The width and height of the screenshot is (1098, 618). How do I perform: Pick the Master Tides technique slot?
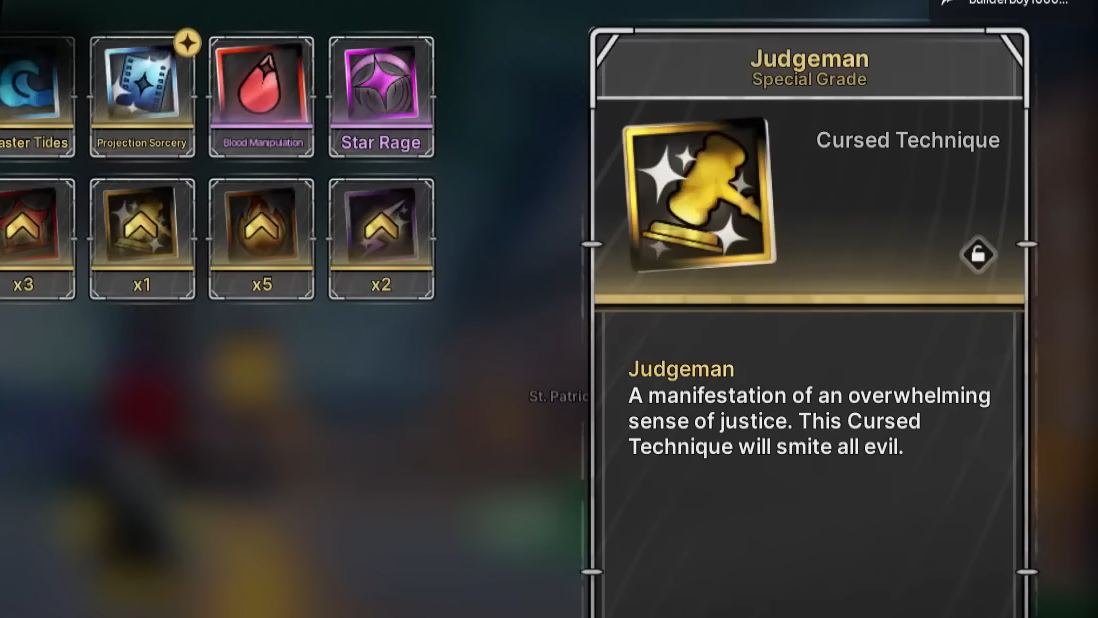(x=36, y=97)
